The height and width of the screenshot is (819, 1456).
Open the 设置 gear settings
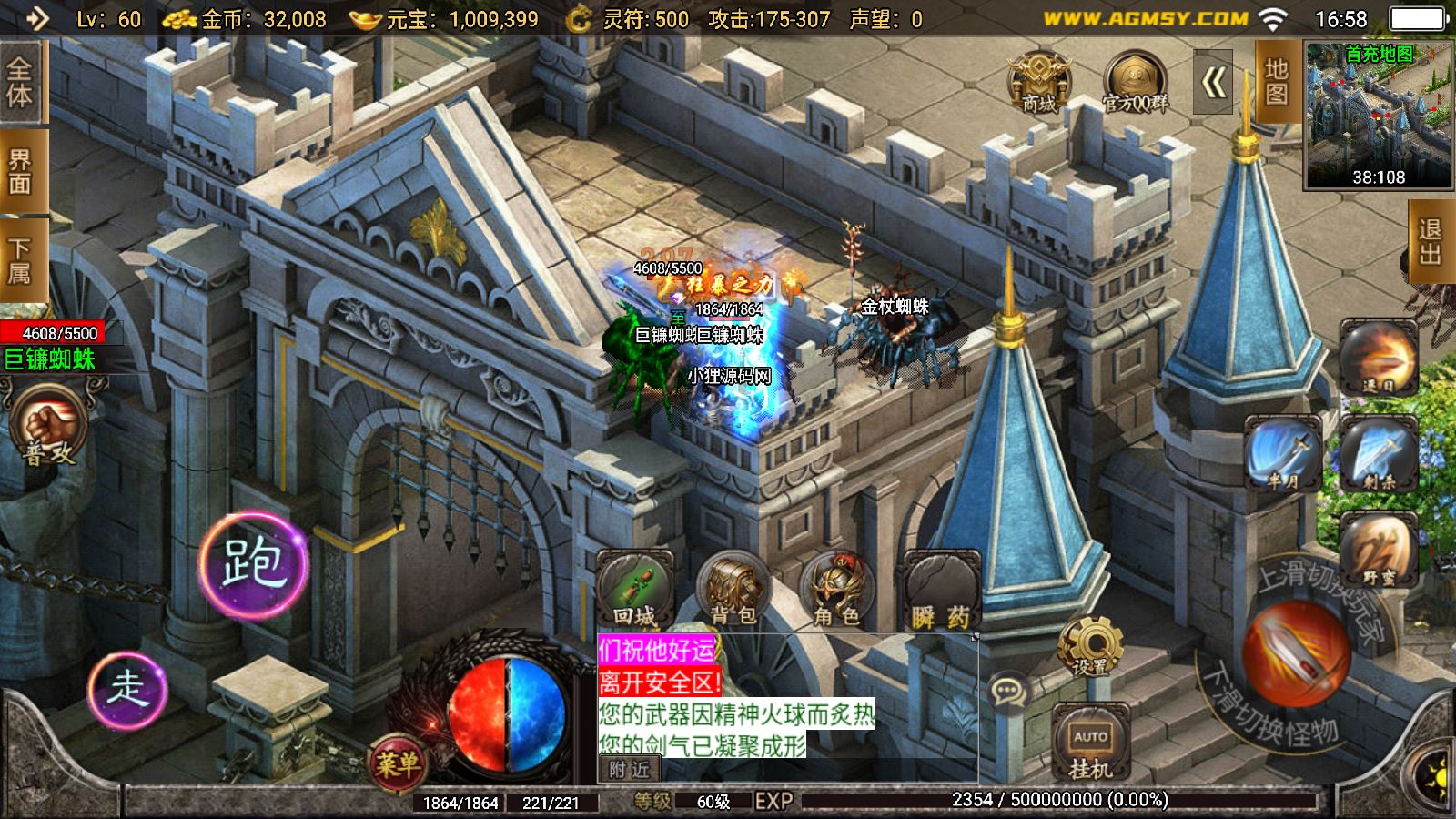click(x=1089, y=646)
